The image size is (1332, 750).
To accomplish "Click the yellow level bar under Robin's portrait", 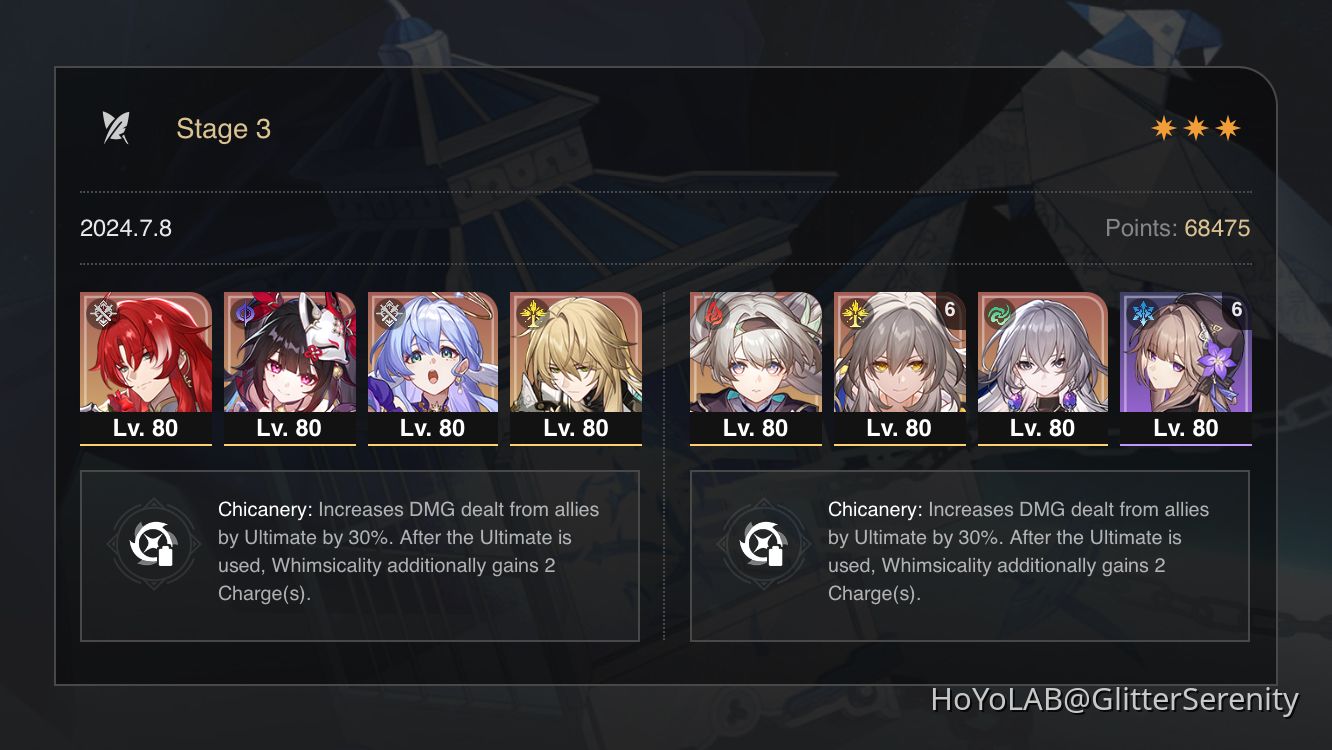I will (432, 443).
